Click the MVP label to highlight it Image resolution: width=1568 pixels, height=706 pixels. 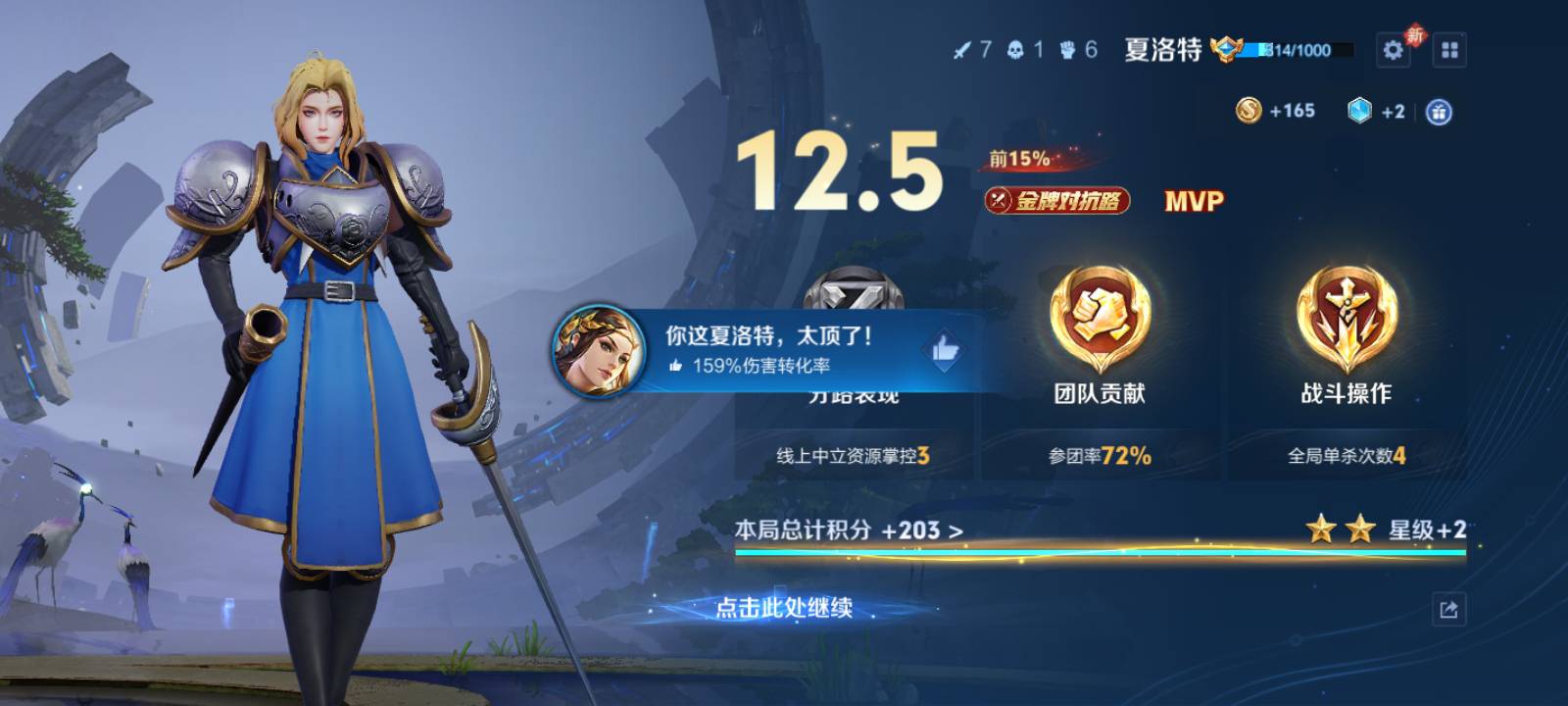(x=1192, y=202)
